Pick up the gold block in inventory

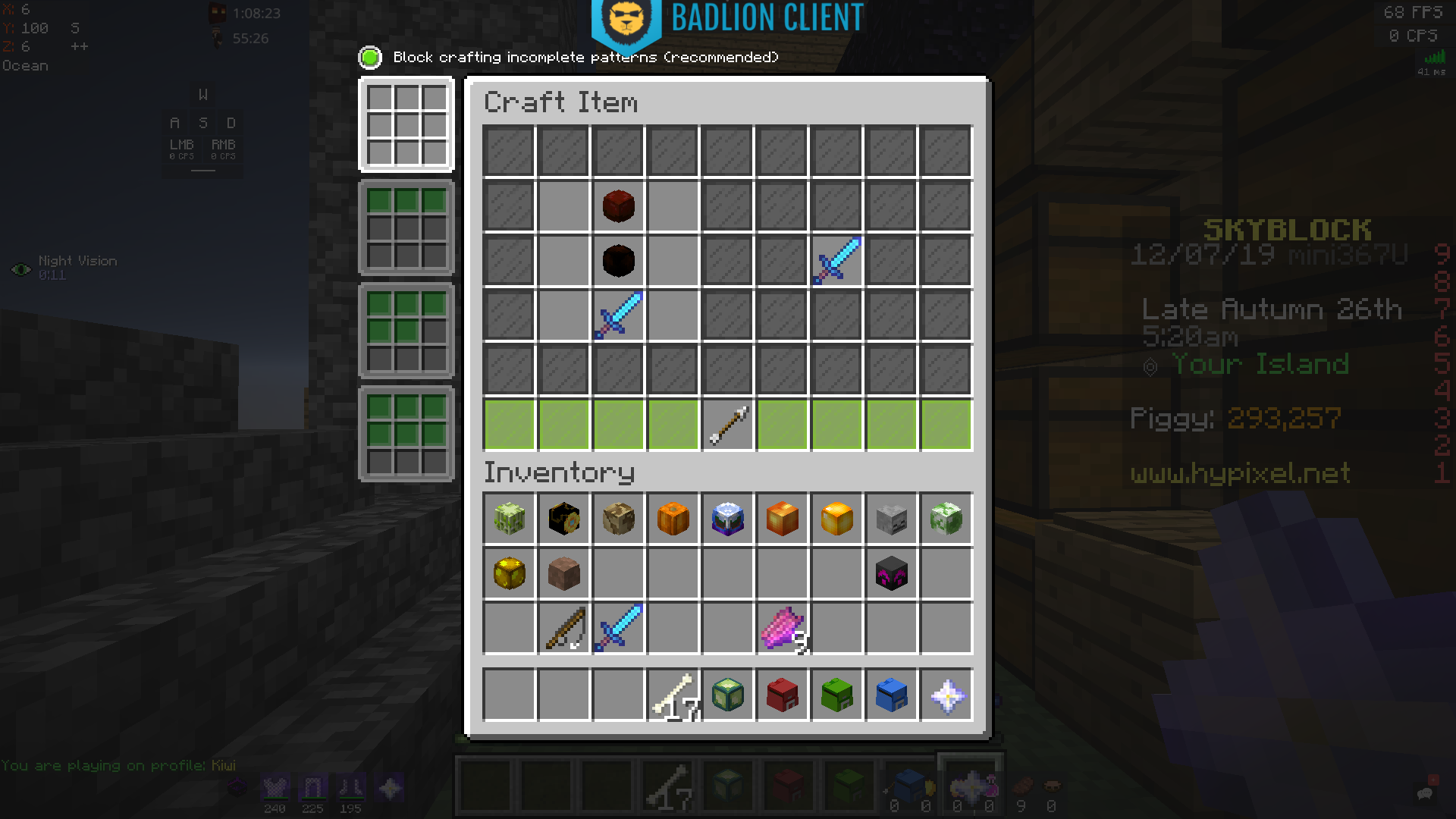coord(509,574)
